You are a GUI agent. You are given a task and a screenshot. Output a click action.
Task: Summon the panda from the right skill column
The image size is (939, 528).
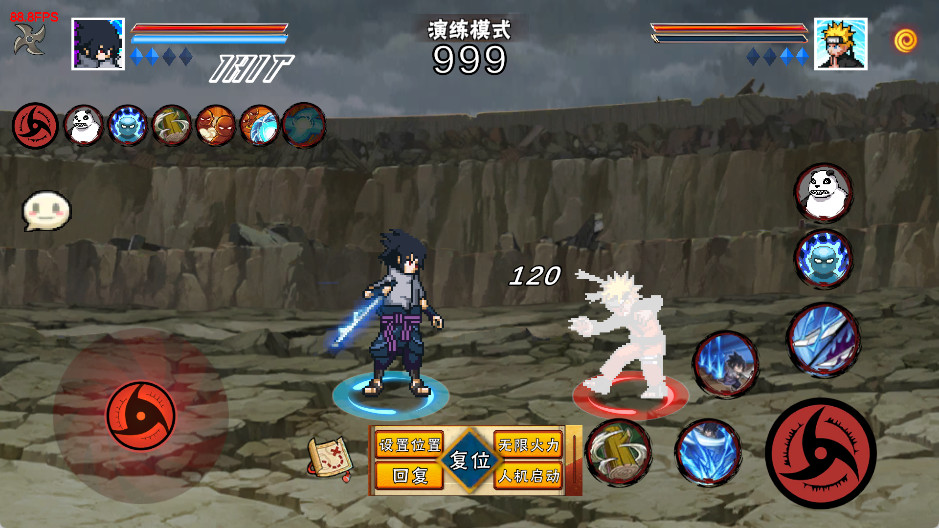click(824, 192)
